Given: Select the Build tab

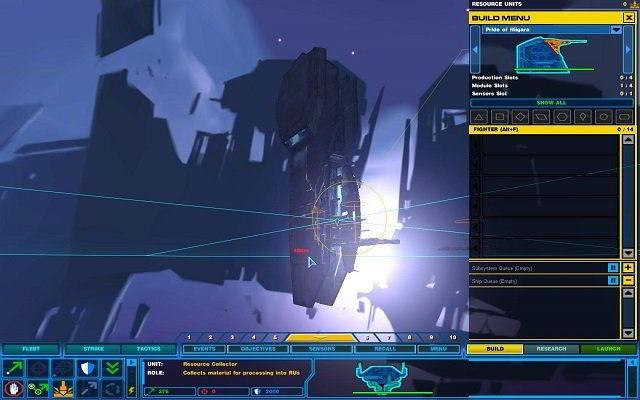Looking at the screenshot, I should click(x=495, y=349).
